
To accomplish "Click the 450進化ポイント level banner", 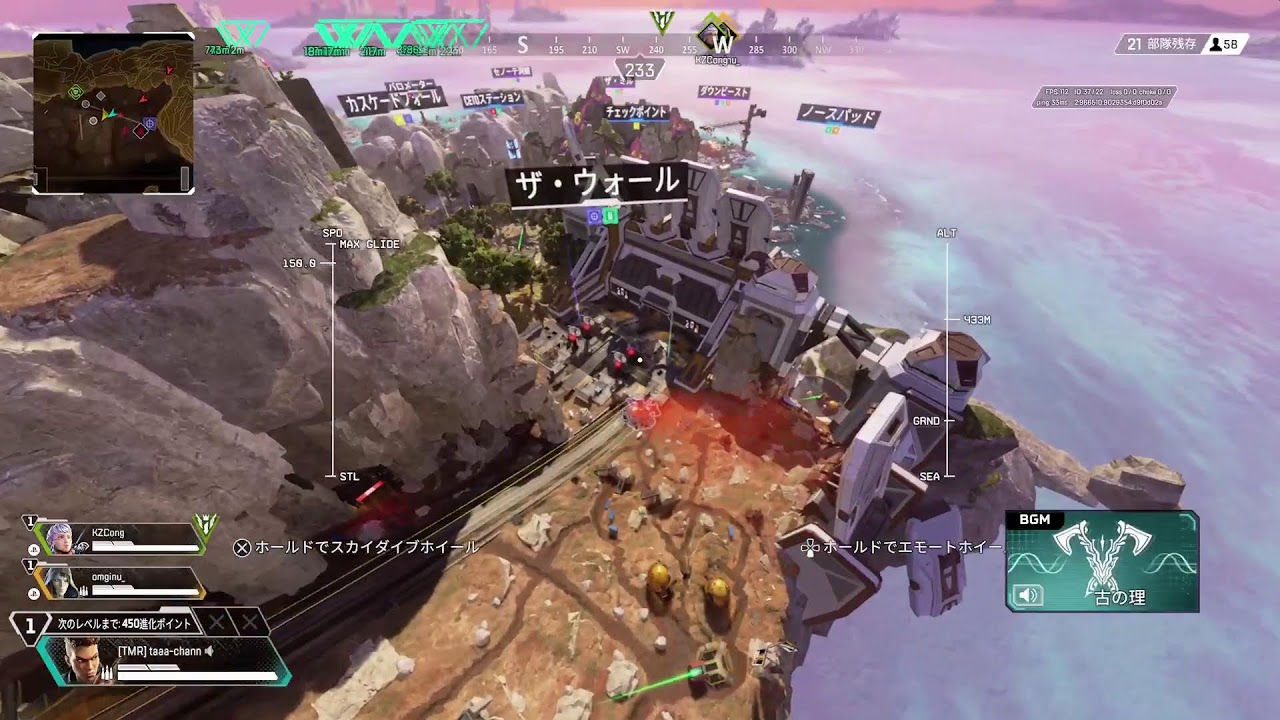I will coord(122,624).
